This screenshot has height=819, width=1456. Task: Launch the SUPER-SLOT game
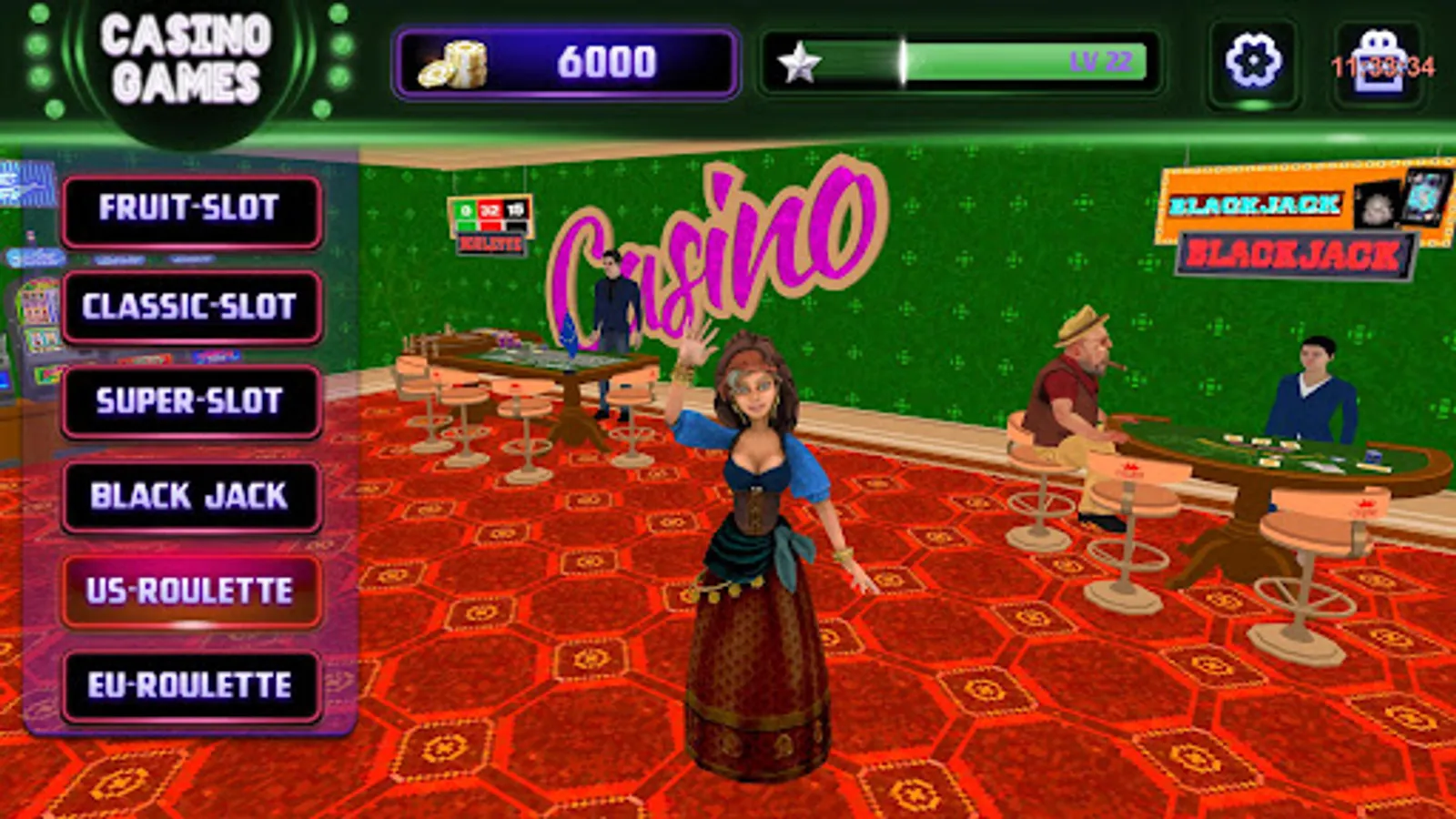click(189, 400)
